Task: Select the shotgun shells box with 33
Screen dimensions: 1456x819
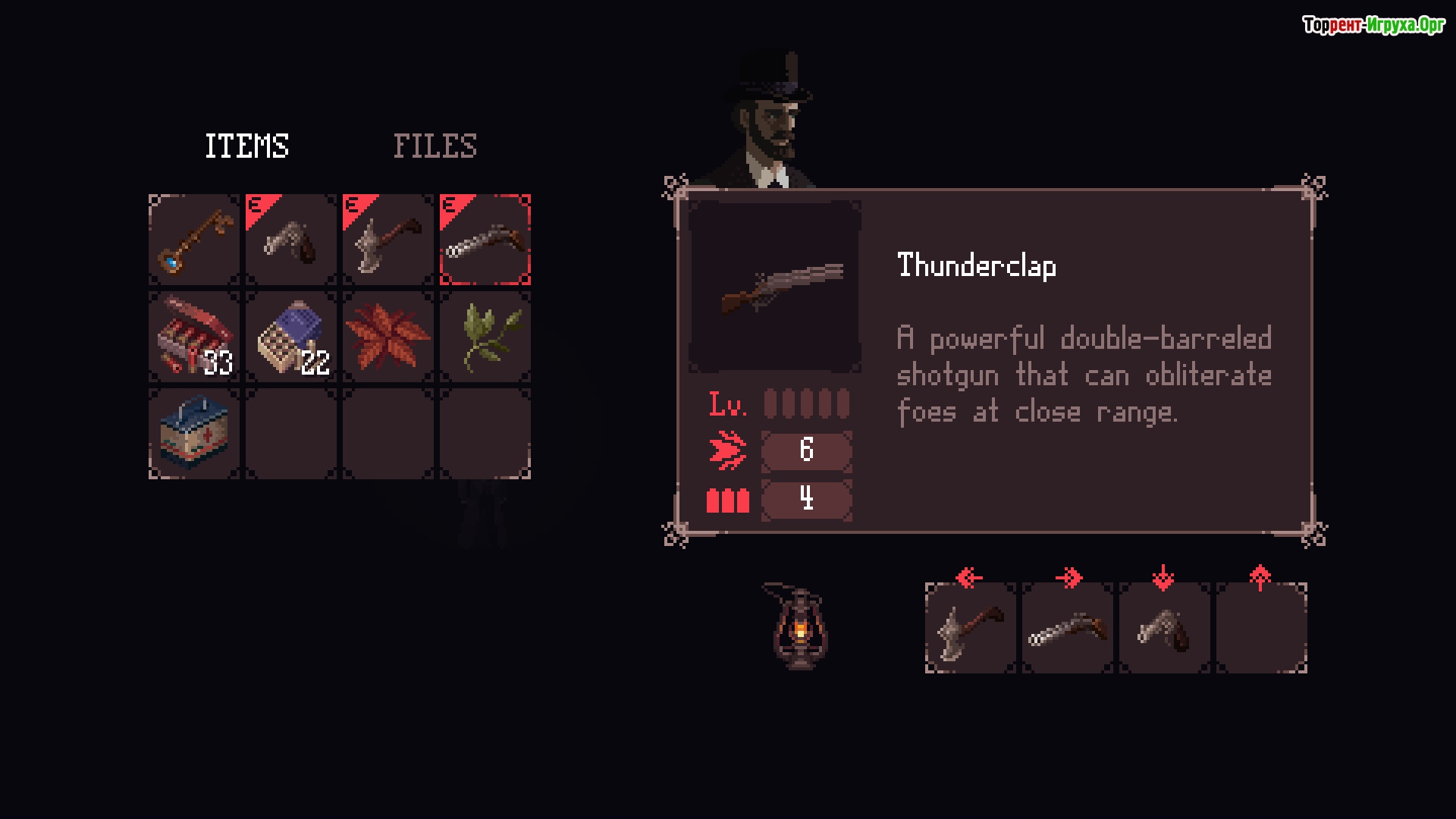Action: coord(194,337)
